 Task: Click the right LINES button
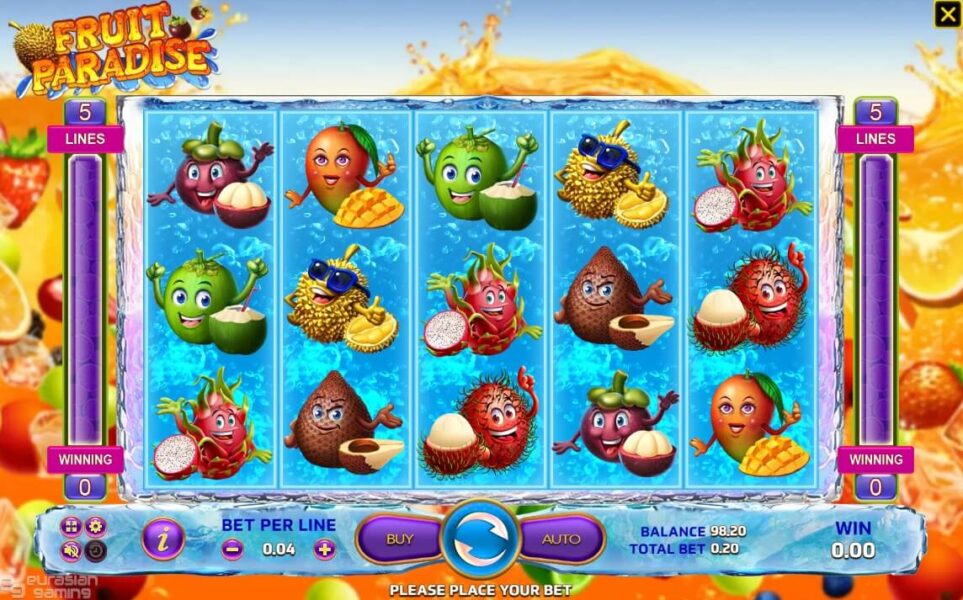875,138
